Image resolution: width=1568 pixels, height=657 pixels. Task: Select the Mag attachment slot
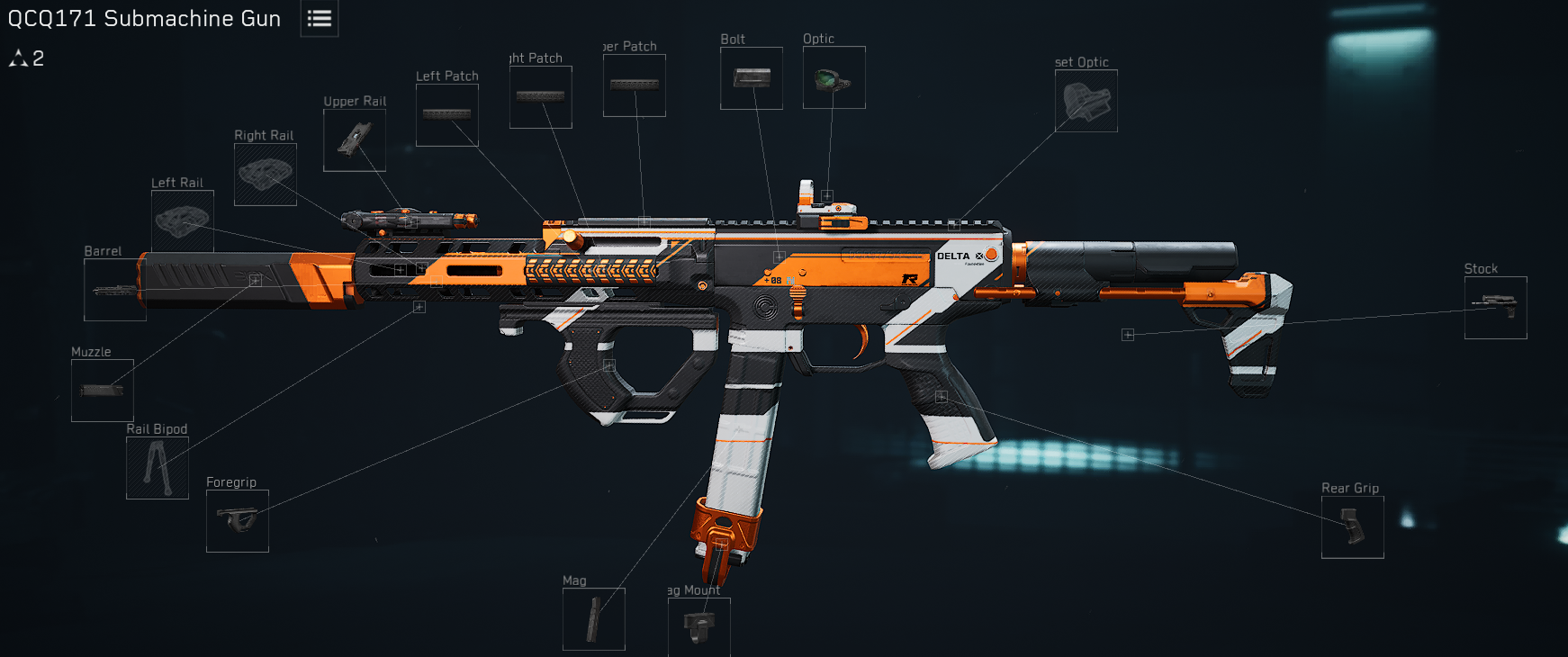[x=594, y=619]
